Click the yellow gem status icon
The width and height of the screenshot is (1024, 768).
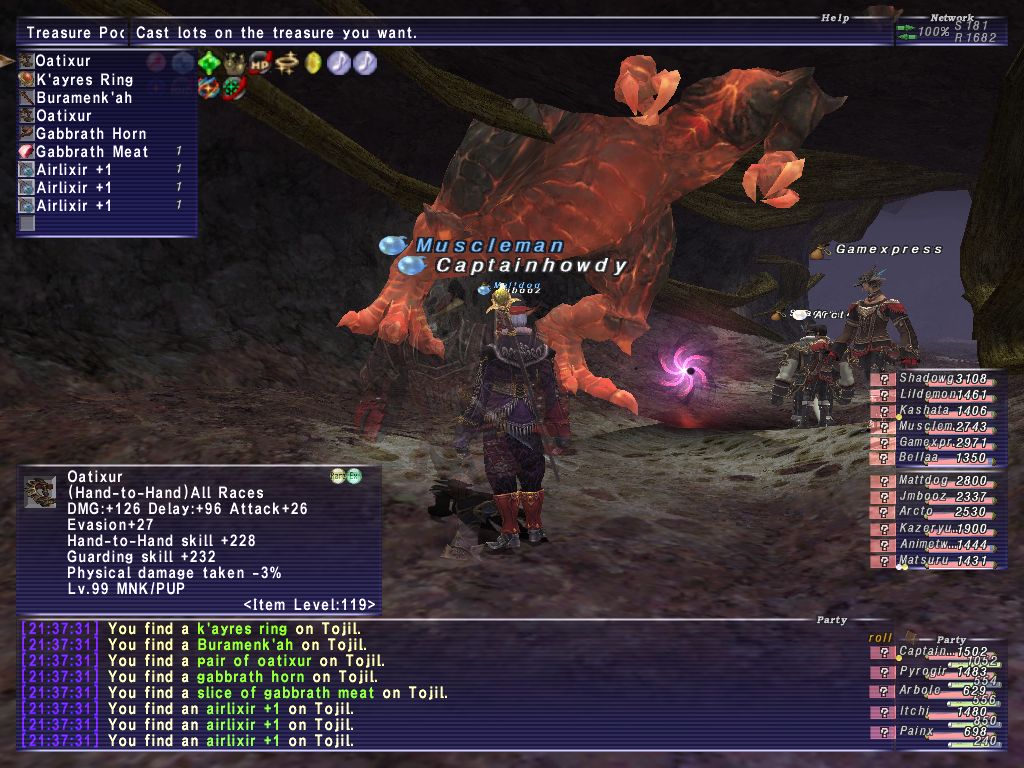[x=313, y=63]
